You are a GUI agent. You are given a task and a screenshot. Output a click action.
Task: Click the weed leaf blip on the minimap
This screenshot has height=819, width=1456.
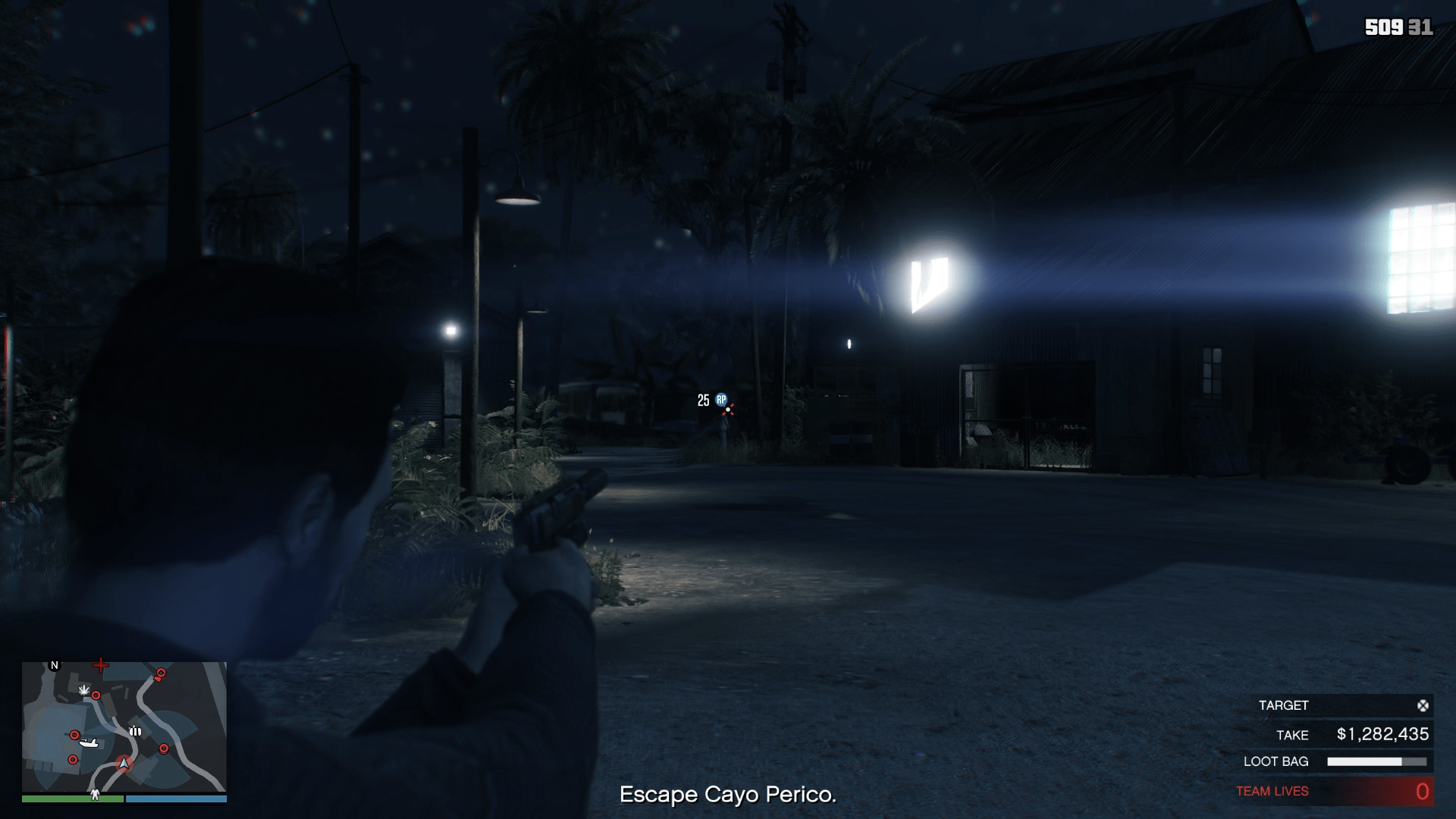(84, 689)
